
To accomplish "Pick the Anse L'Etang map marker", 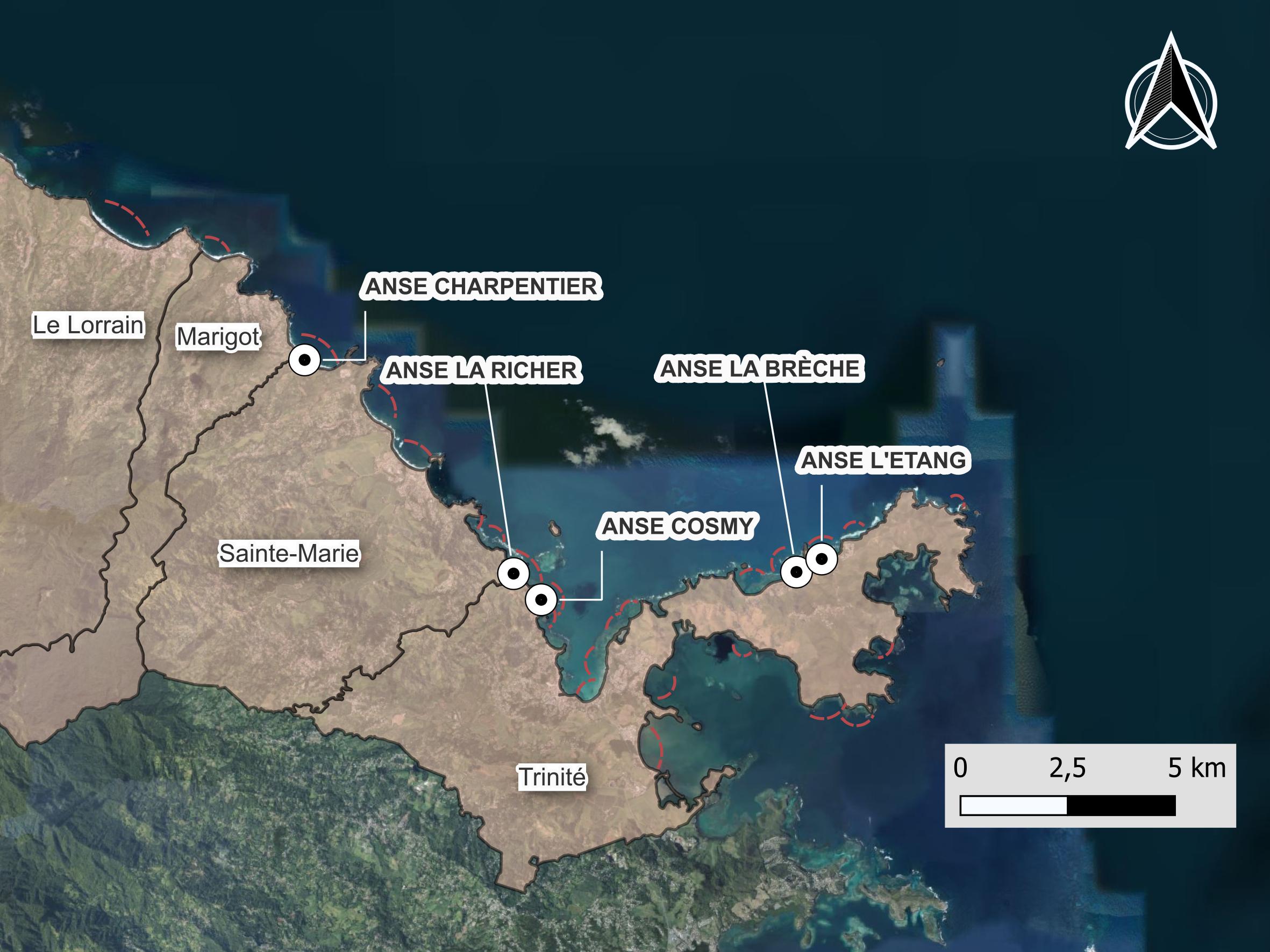I will [x=822, y=558].
